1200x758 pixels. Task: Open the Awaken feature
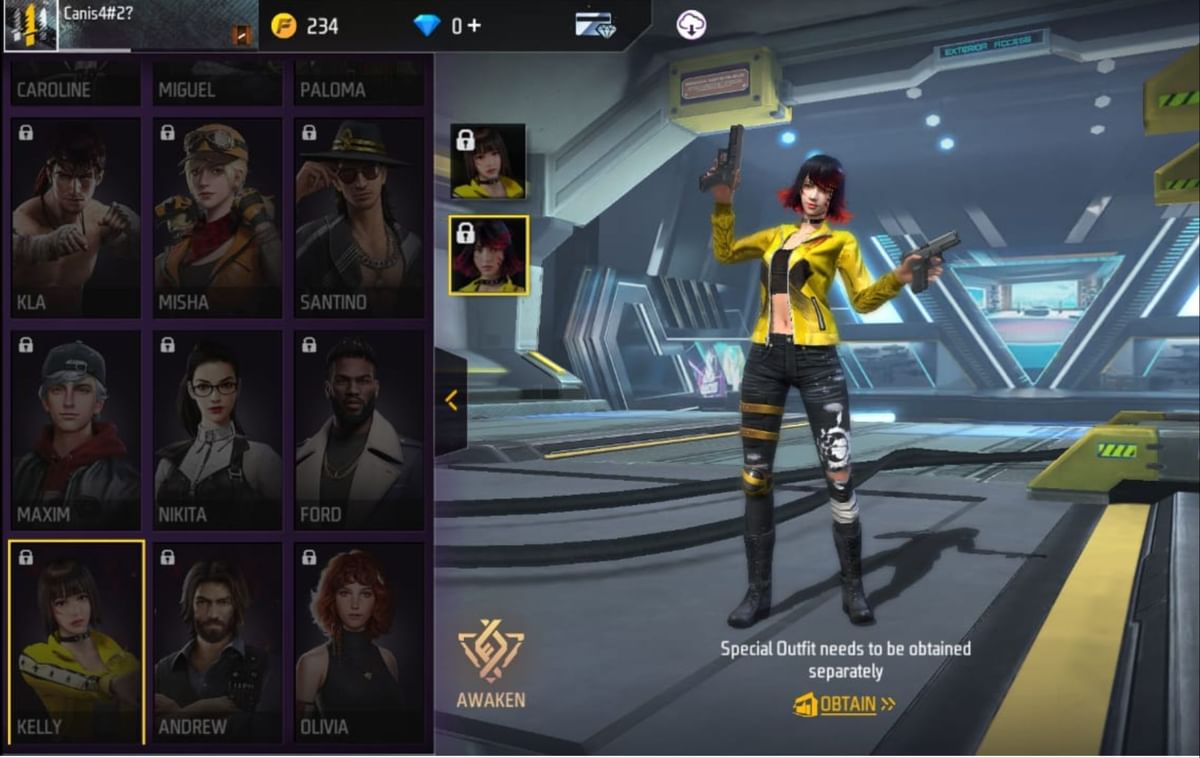tap(491, 665)
